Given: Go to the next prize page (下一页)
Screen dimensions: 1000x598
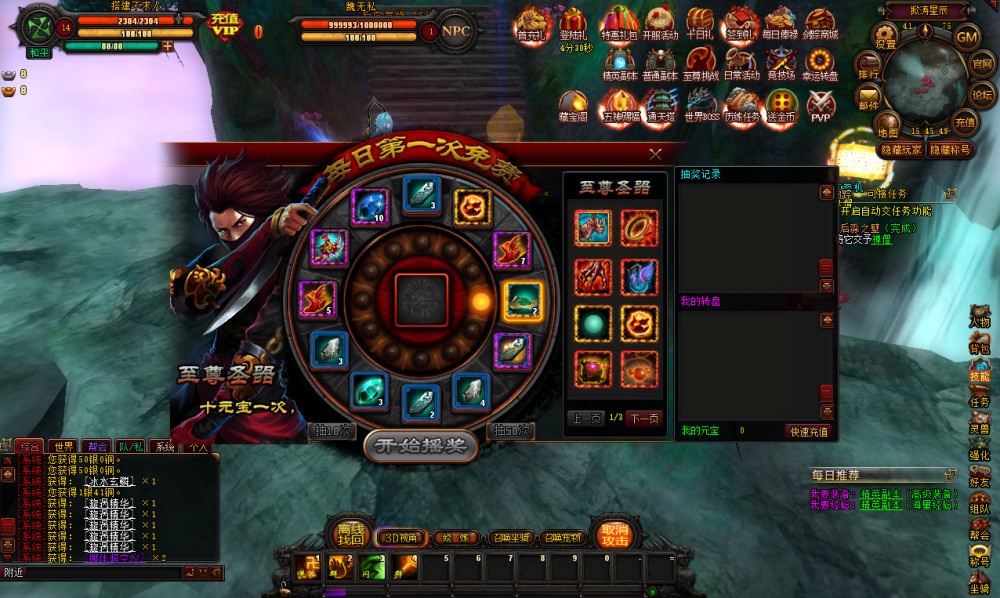Looking at the screenshot, I should tap(643, 418).
